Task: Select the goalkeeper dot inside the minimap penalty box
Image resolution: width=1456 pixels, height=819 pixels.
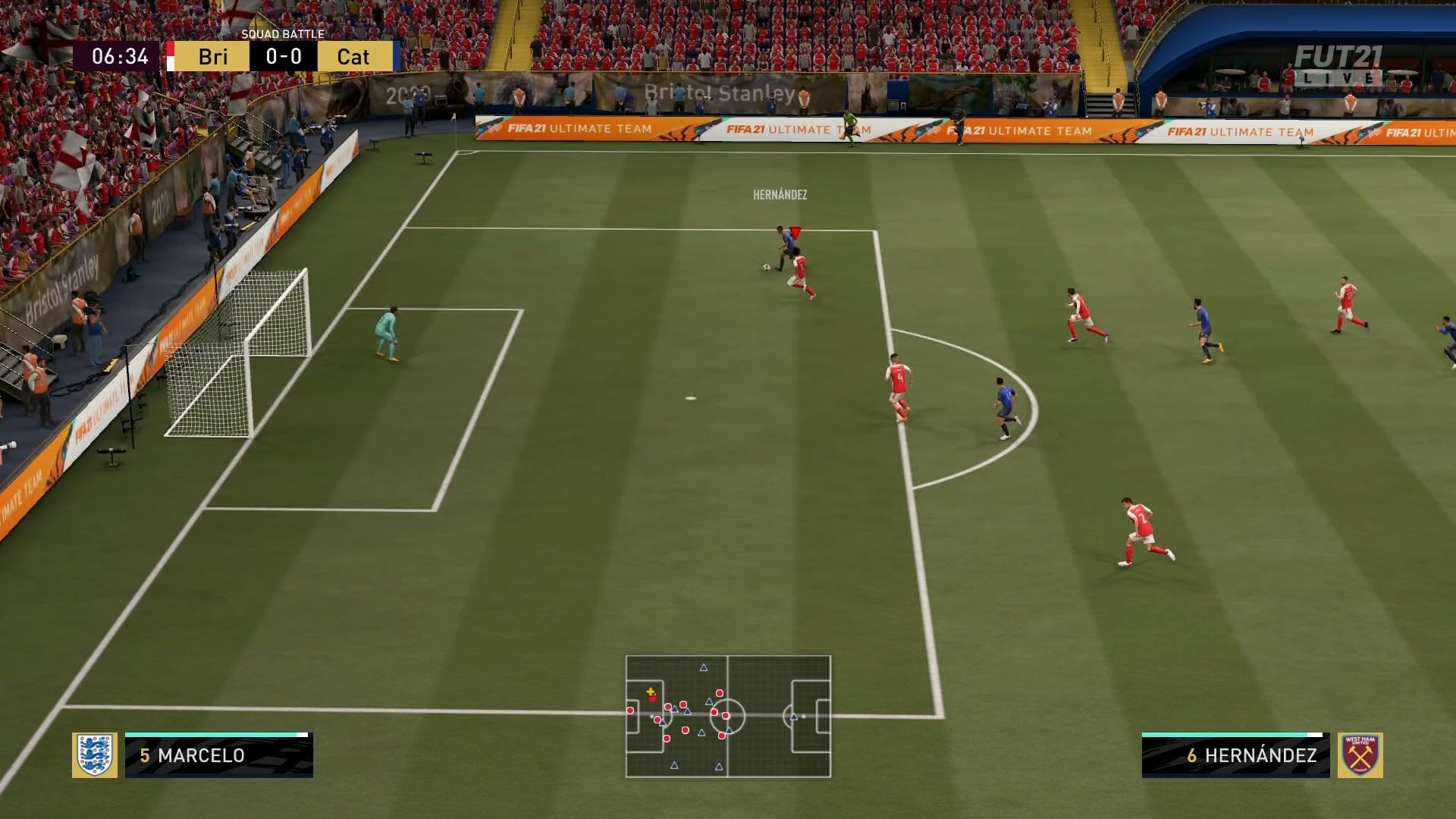Action: coord(630,711)
